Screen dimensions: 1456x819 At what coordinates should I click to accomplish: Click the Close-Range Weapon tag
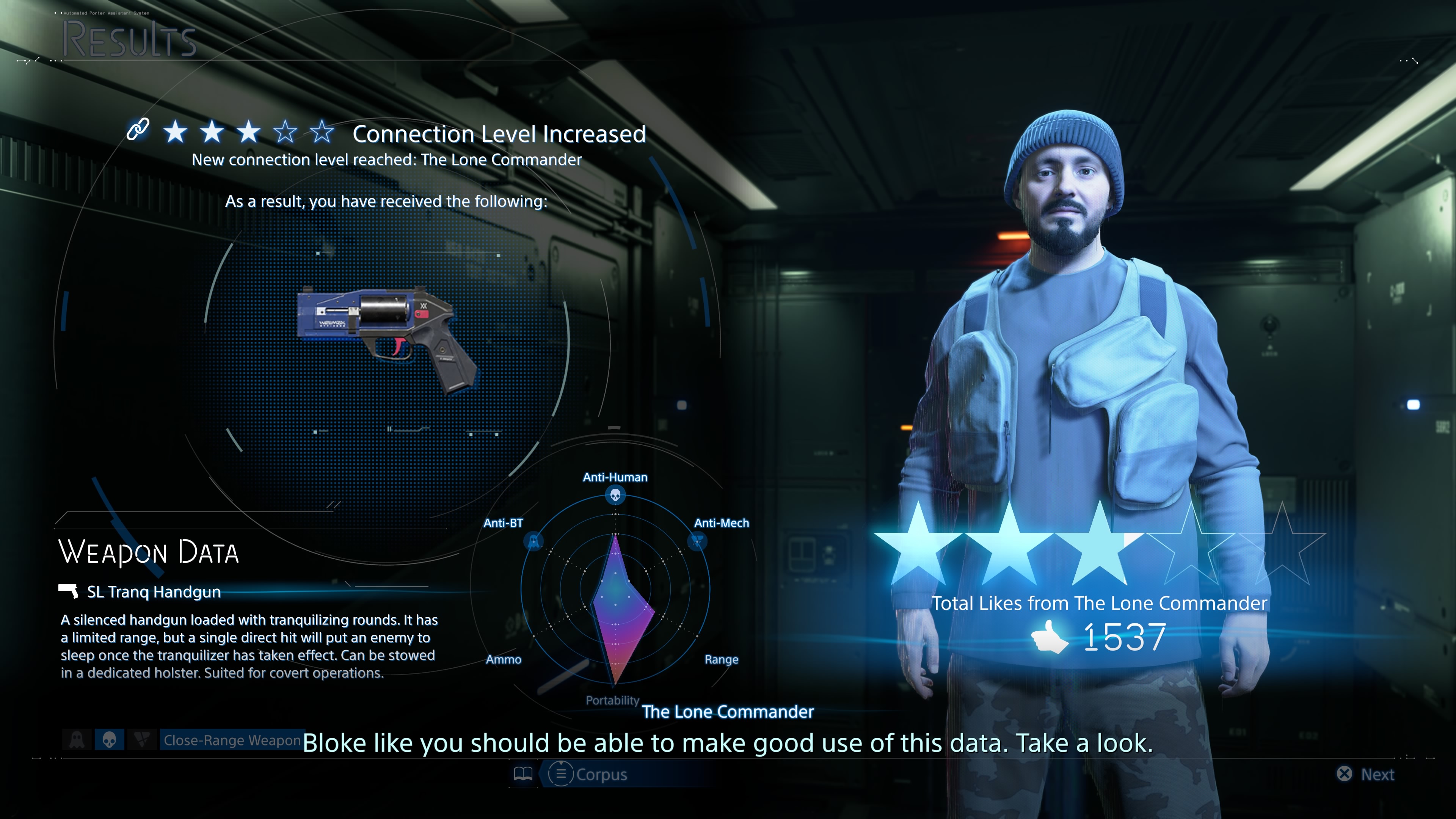click(x=232, y=741)
